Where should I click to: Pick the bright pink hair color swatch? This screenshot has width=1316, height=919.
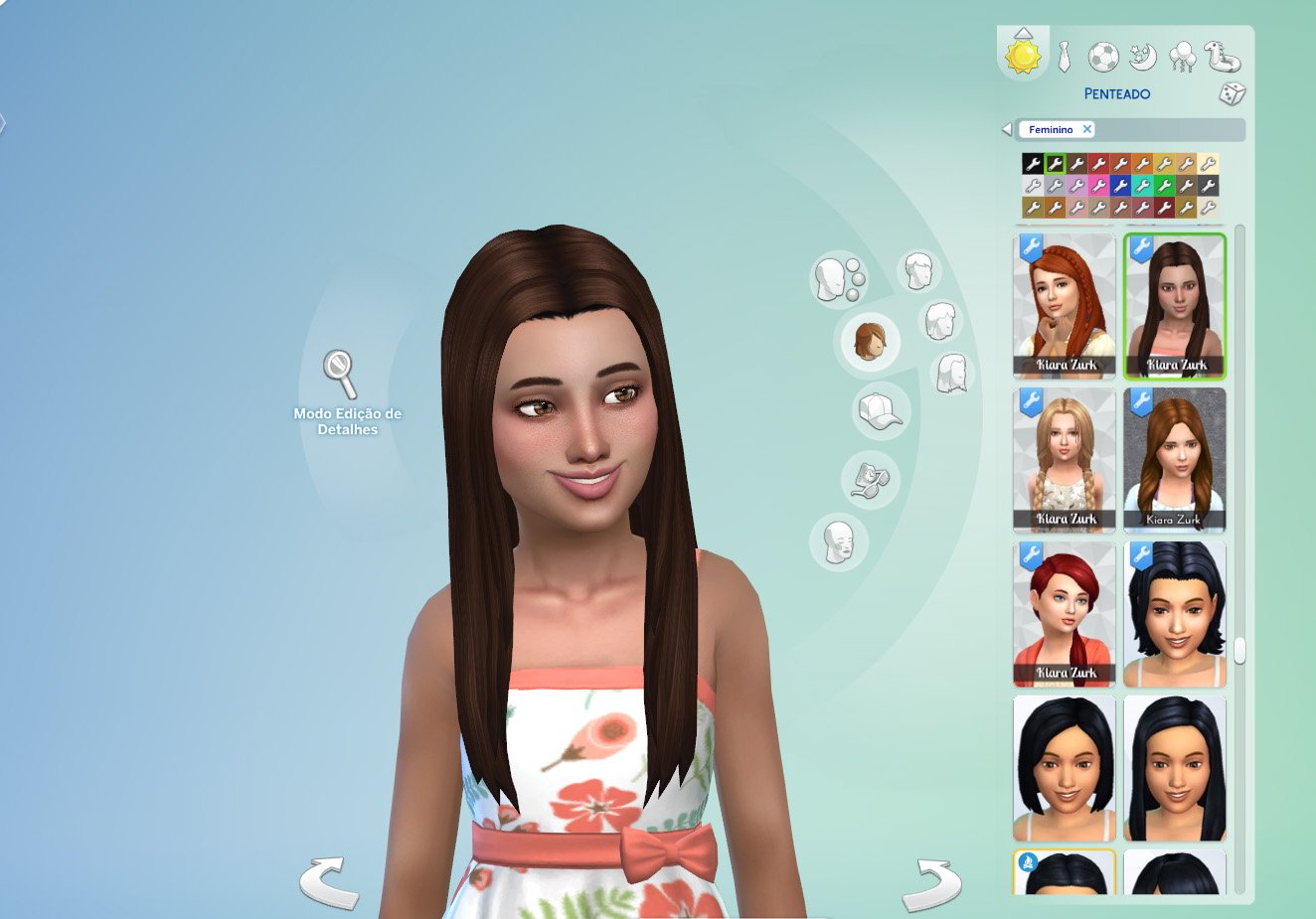1098,186
